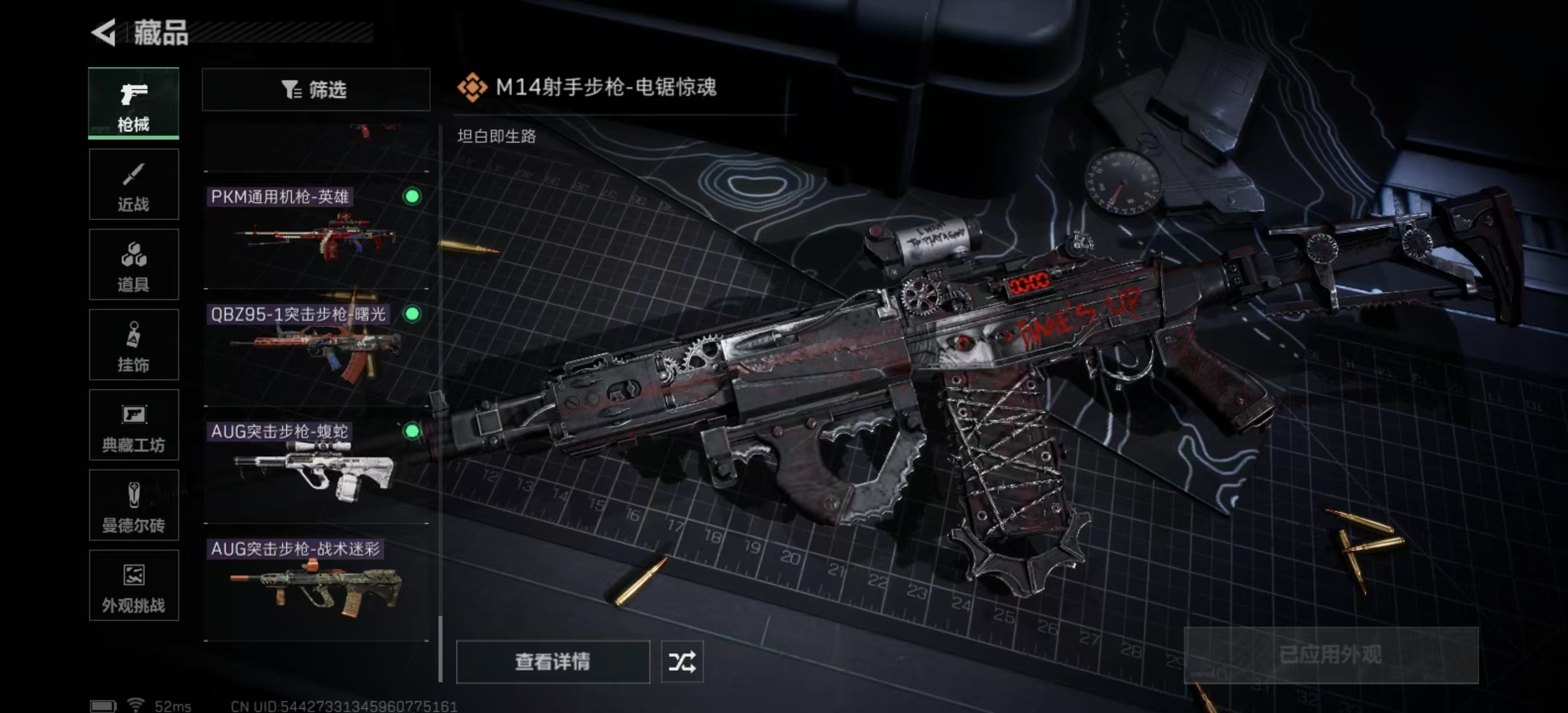Image resolution: width=1568 pixels, height=713 pixels.
Task: Open the 典藏工坊 workshop tab
Action: 133,425
